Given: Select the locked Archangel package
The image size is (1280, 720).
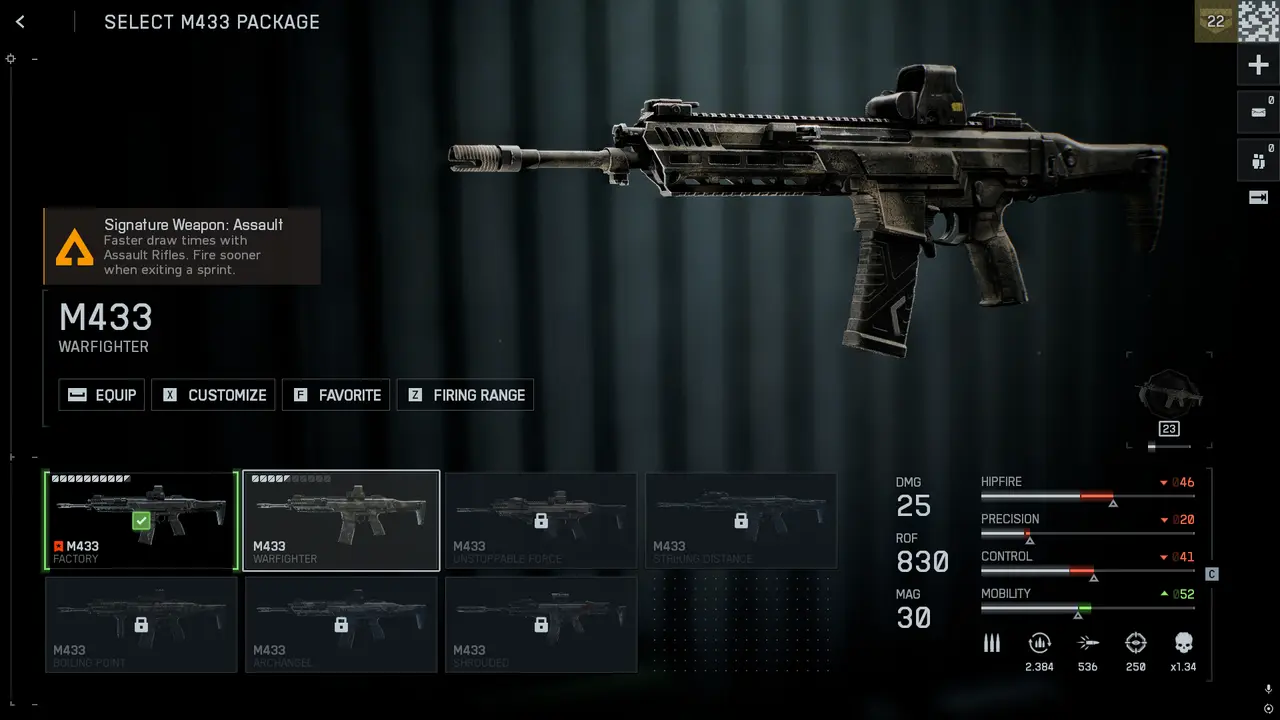Looking at the screenshot, I should point(341,624).
